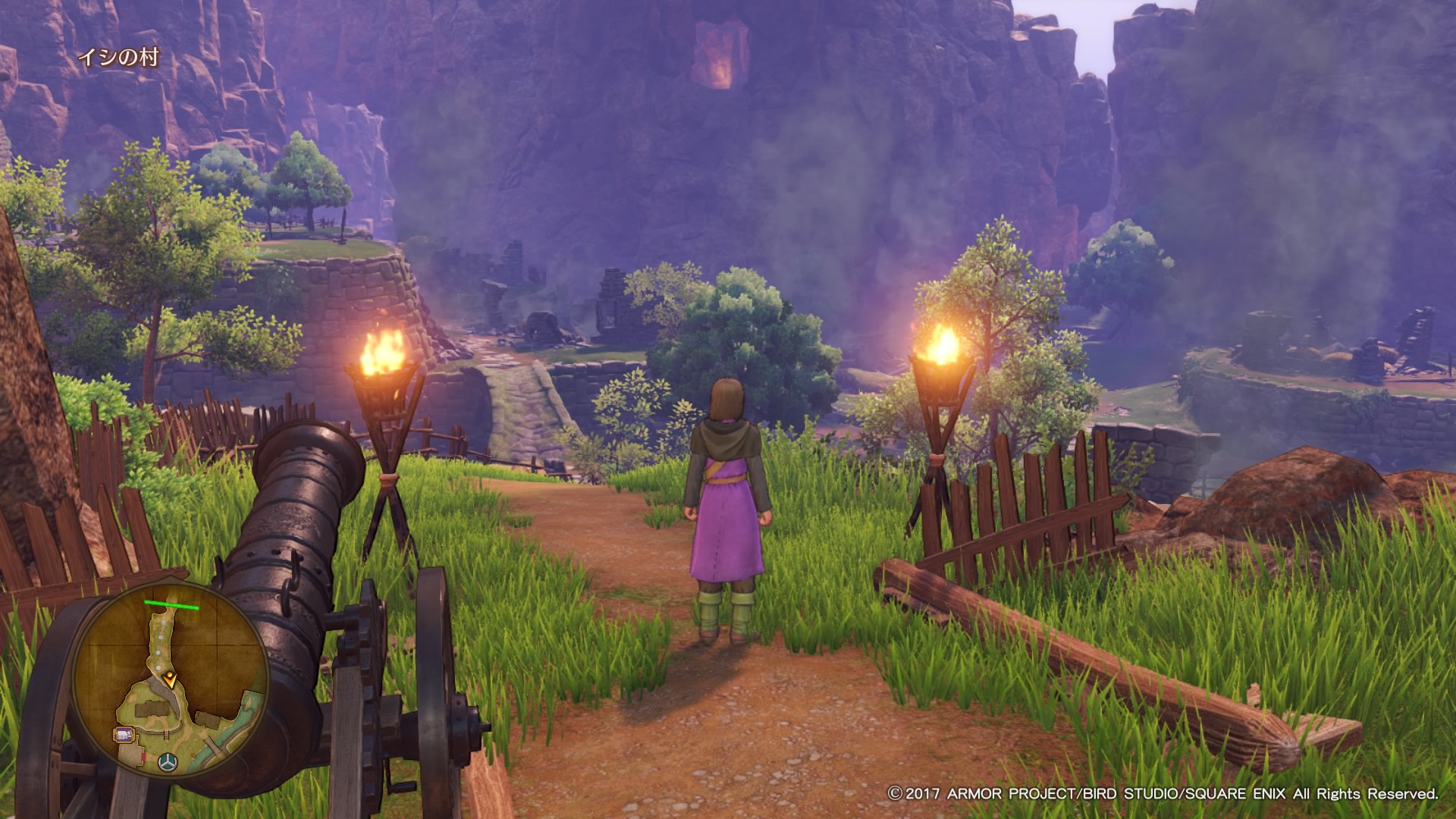Select the green exit line on minimap

171,605
